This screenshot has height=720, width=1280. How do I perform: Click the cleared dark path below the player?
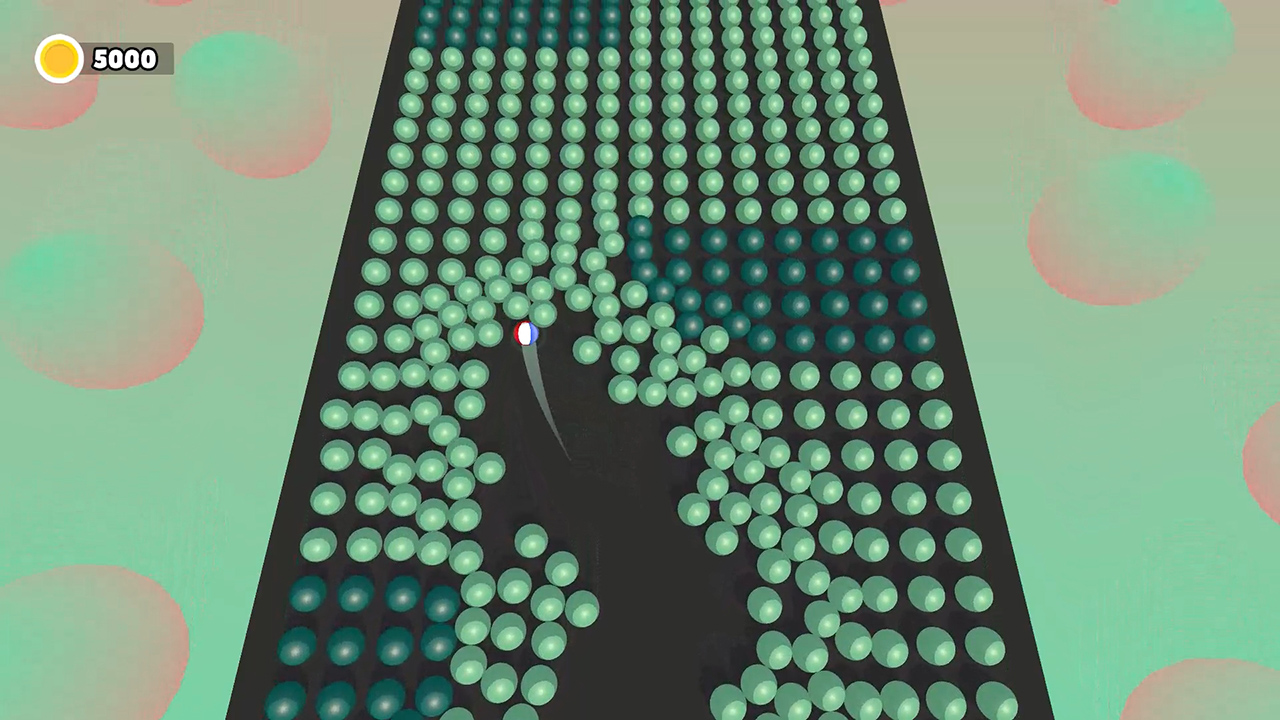click(600, 480)
